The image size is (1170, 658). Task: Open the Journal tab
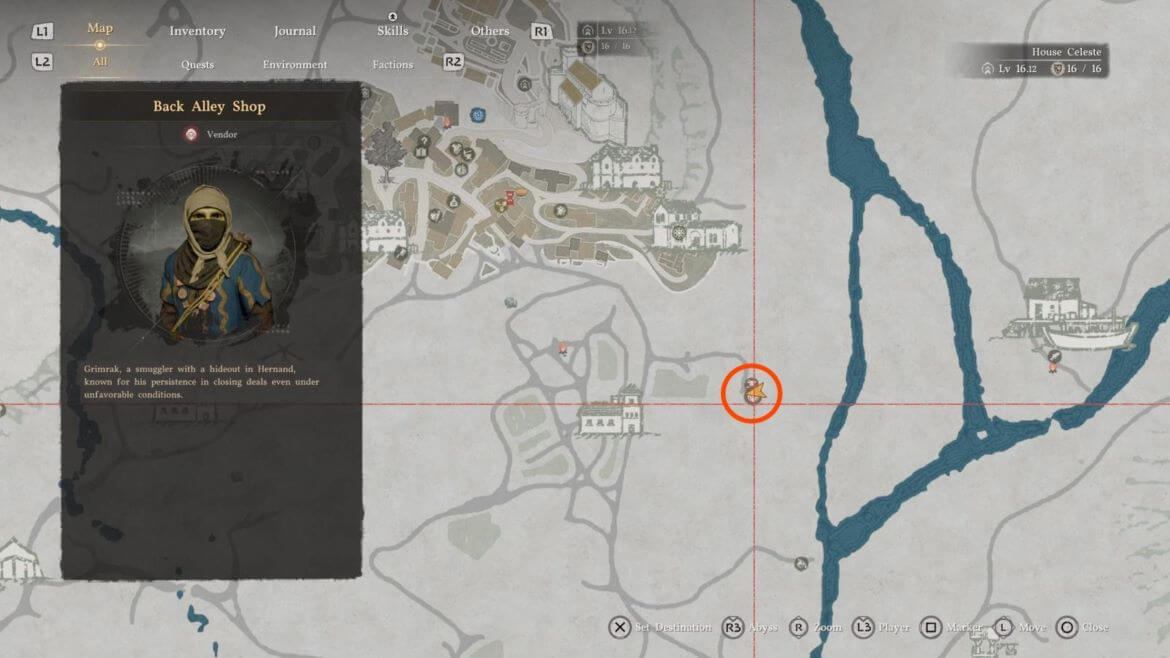tap(296, 31)
